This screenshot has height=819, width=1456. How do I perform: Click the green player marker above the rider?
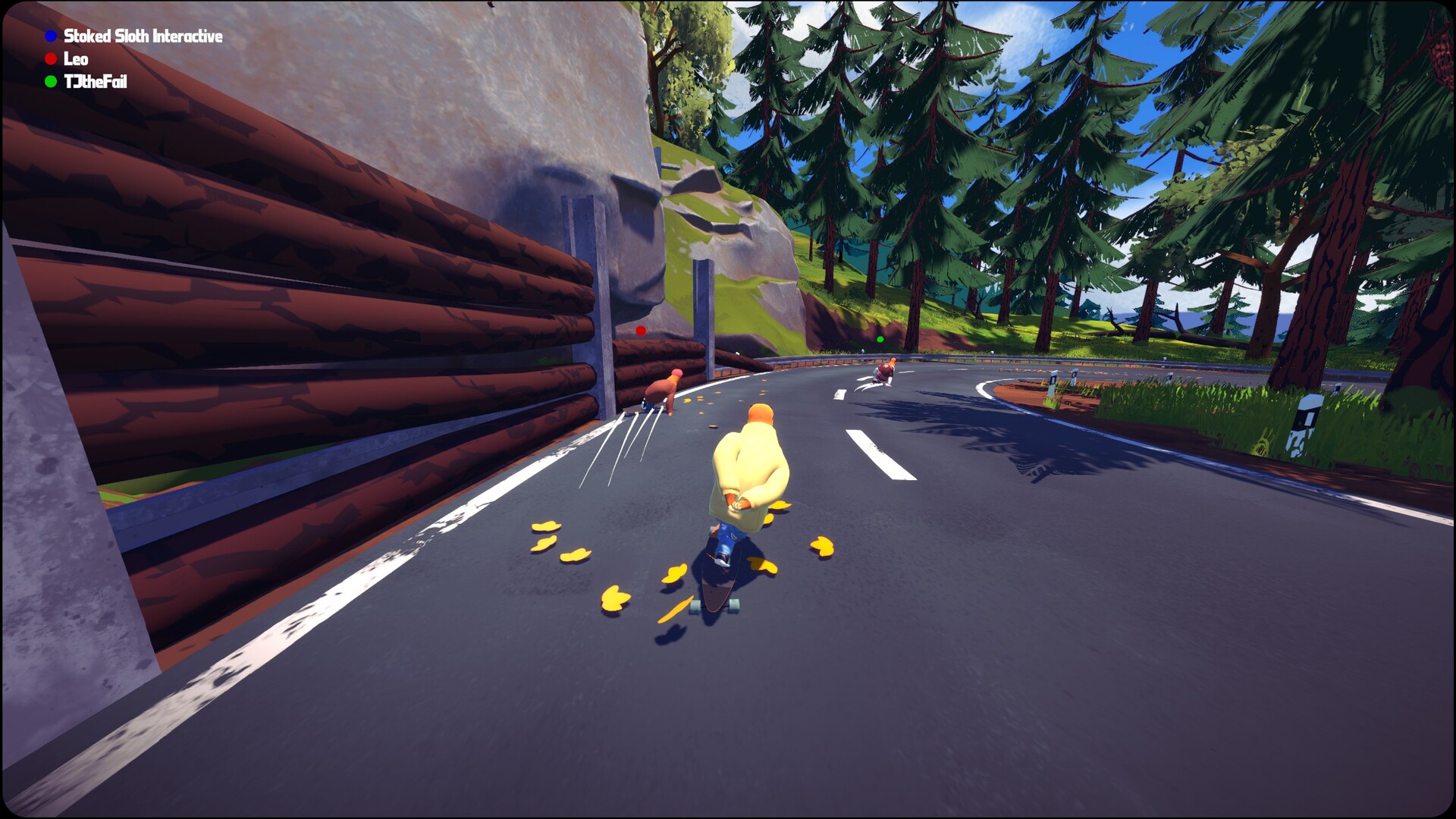(880, 340)
